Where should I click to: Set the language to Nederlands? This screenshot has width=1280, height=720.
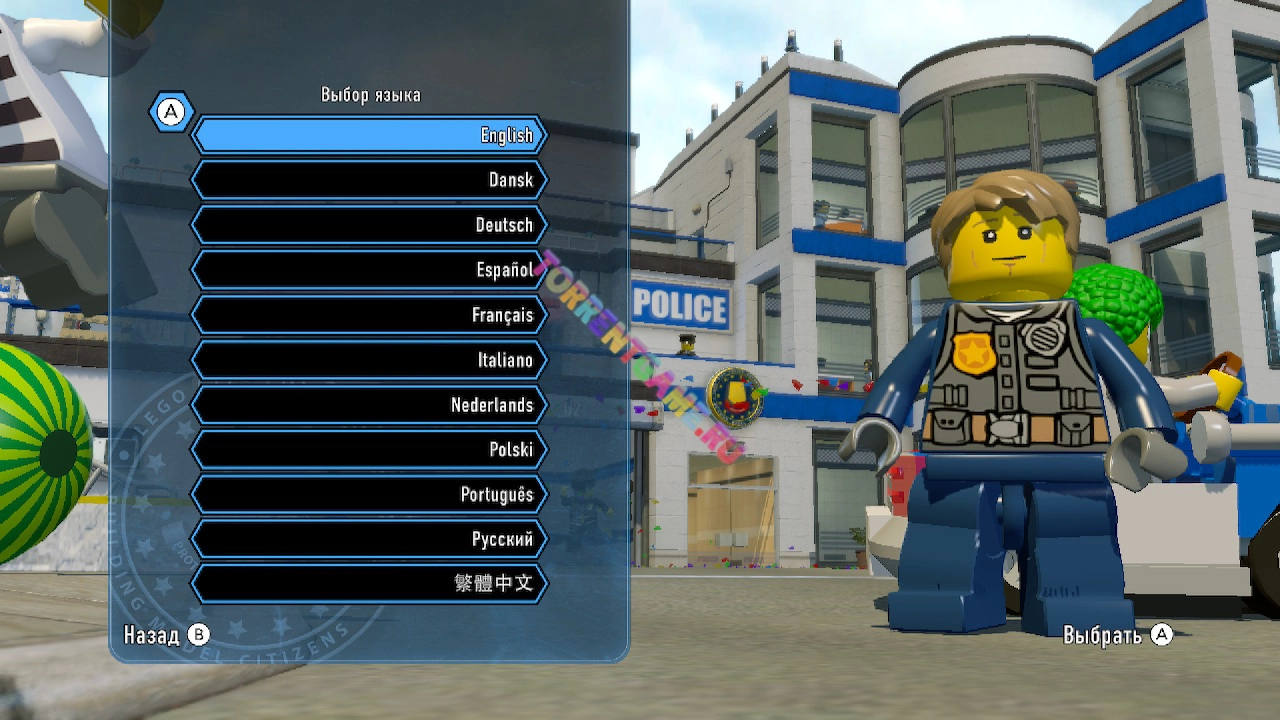pyautogui.click(x=369, y=405)
